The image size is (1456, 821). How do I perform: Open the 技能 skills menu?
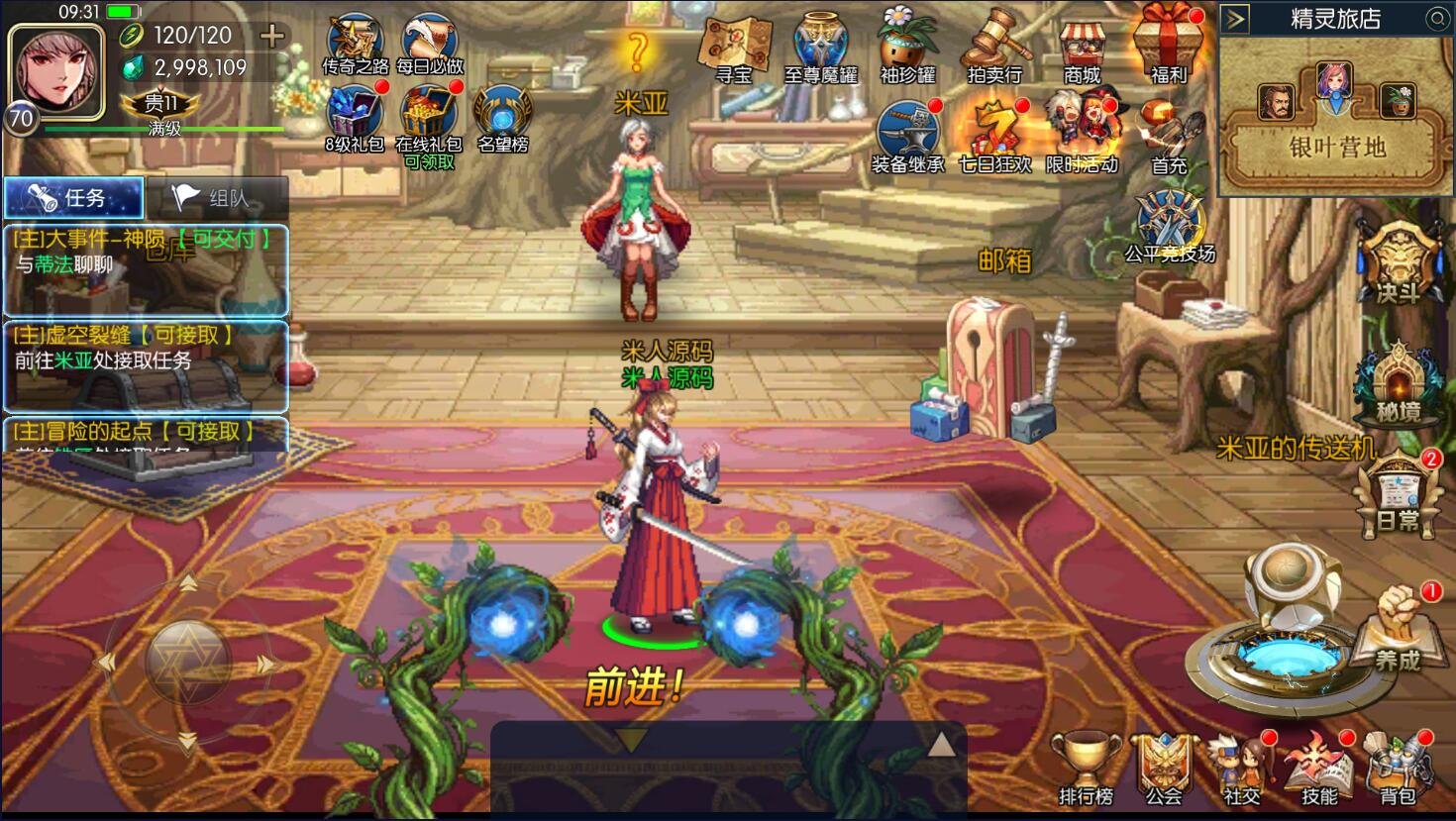pos(1319,769)
